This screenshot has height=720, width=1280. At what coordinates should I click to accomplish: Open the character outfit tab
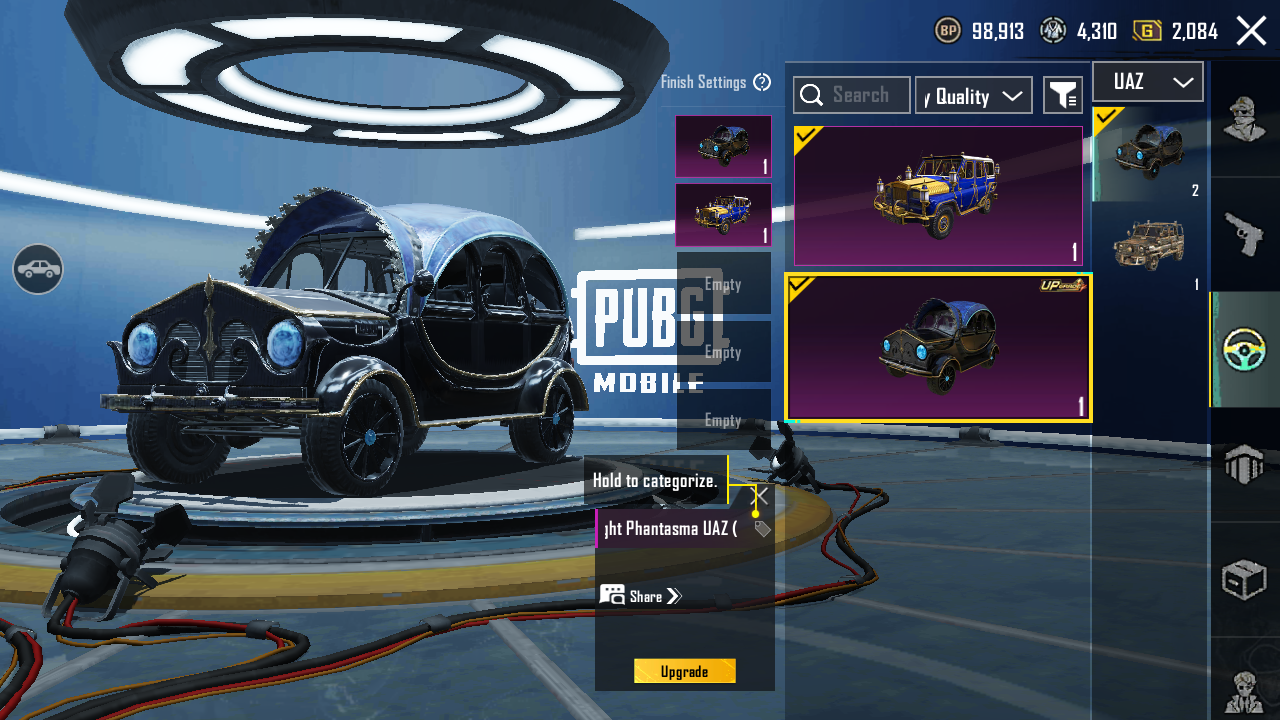[1244, 119]
